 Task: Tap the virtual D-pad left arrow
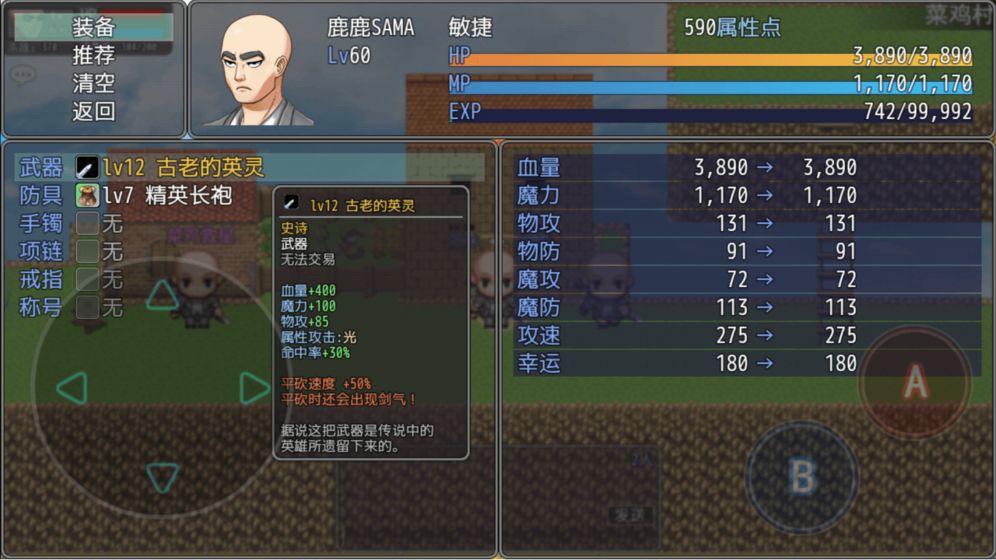coord(71,388)
